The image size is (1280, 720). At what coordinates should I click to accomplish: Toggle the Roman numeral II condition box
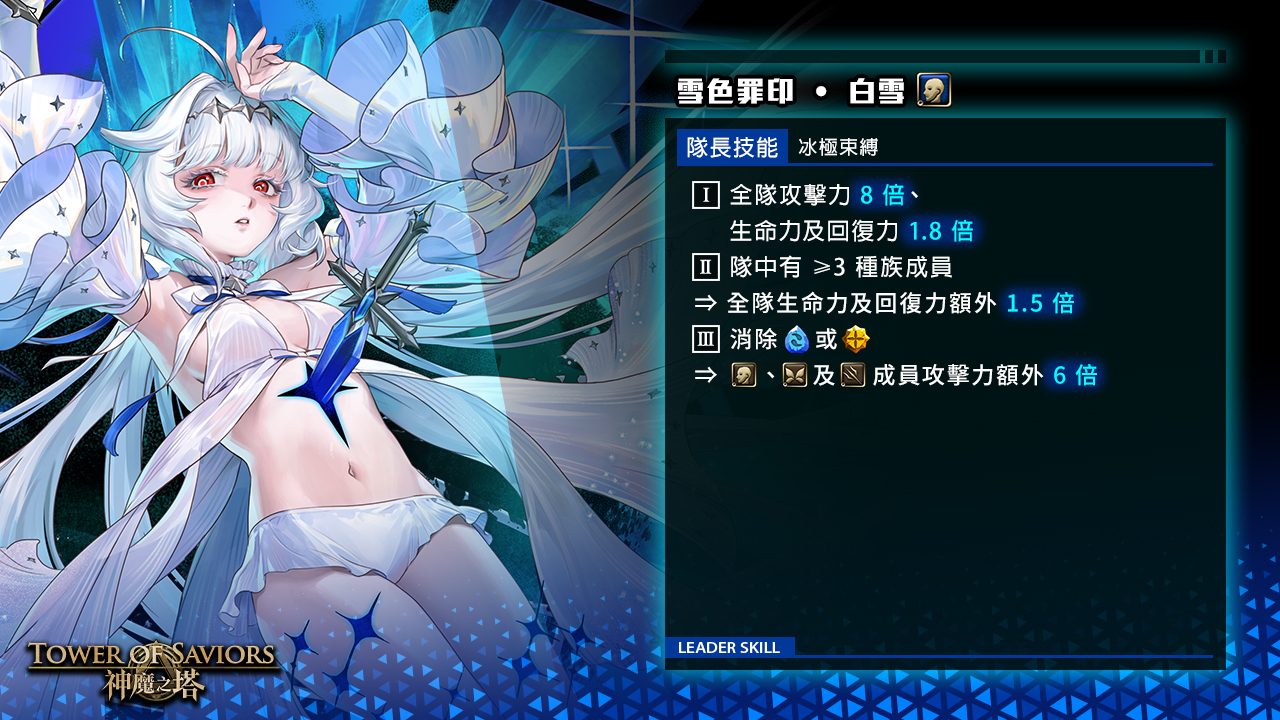(x=705, y=267)
